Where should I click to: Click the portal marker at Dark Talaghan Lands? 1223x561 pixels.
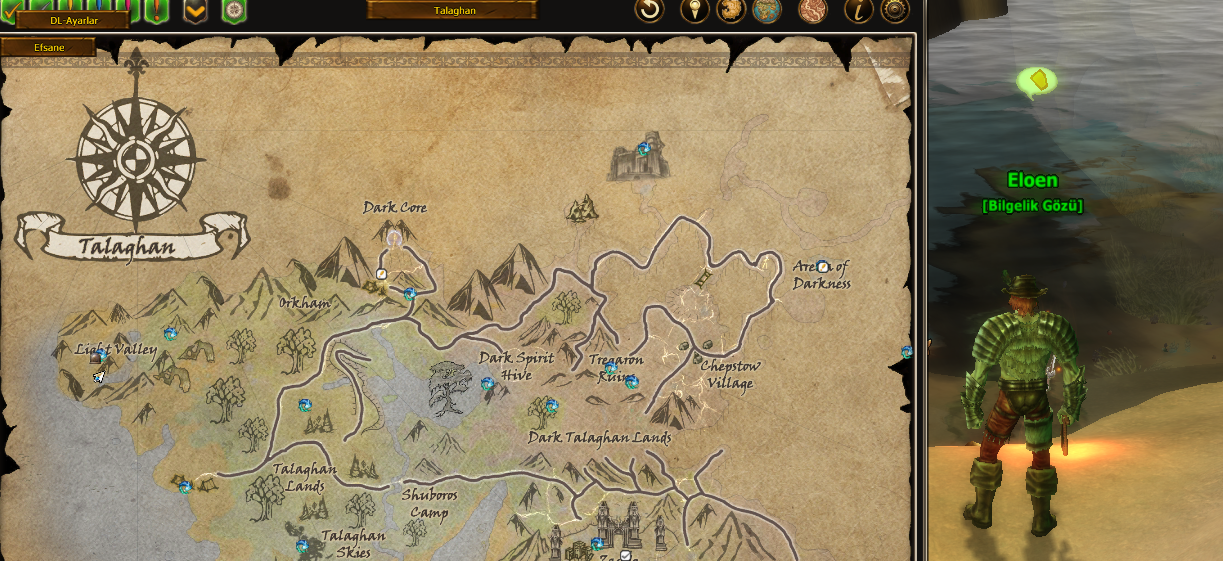click(551, 405)
